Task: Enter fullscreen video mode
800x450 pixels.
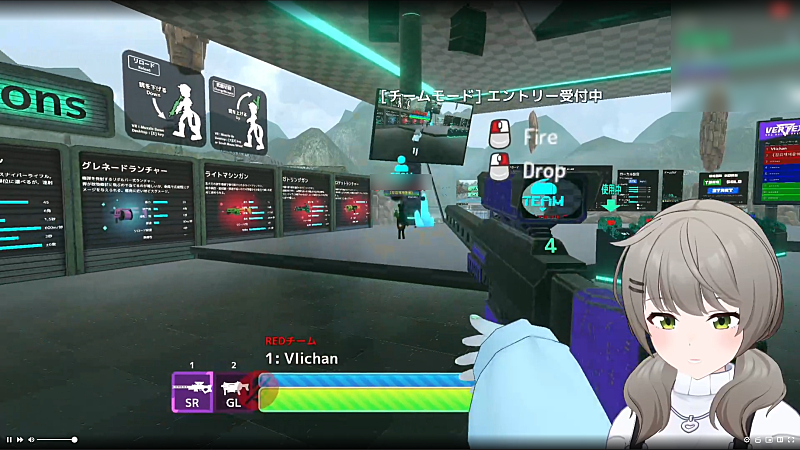Action: coord(791,440)
